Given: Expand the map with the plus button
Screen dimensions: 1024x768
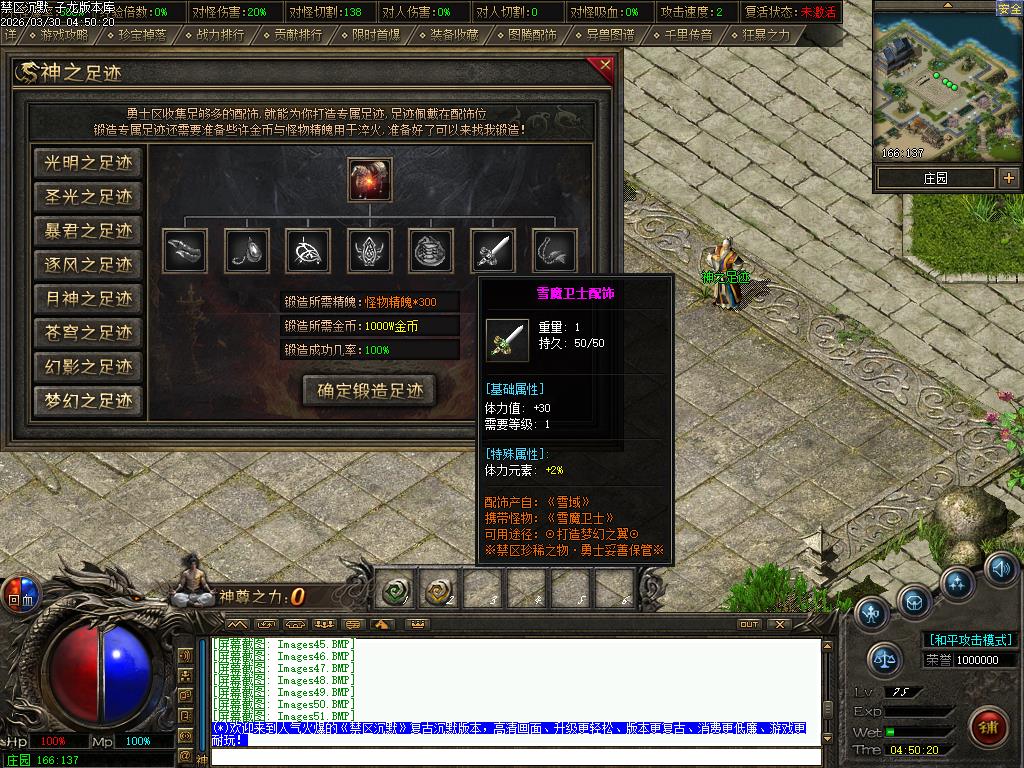Looking at the screenshot, I should [1009, 178].
